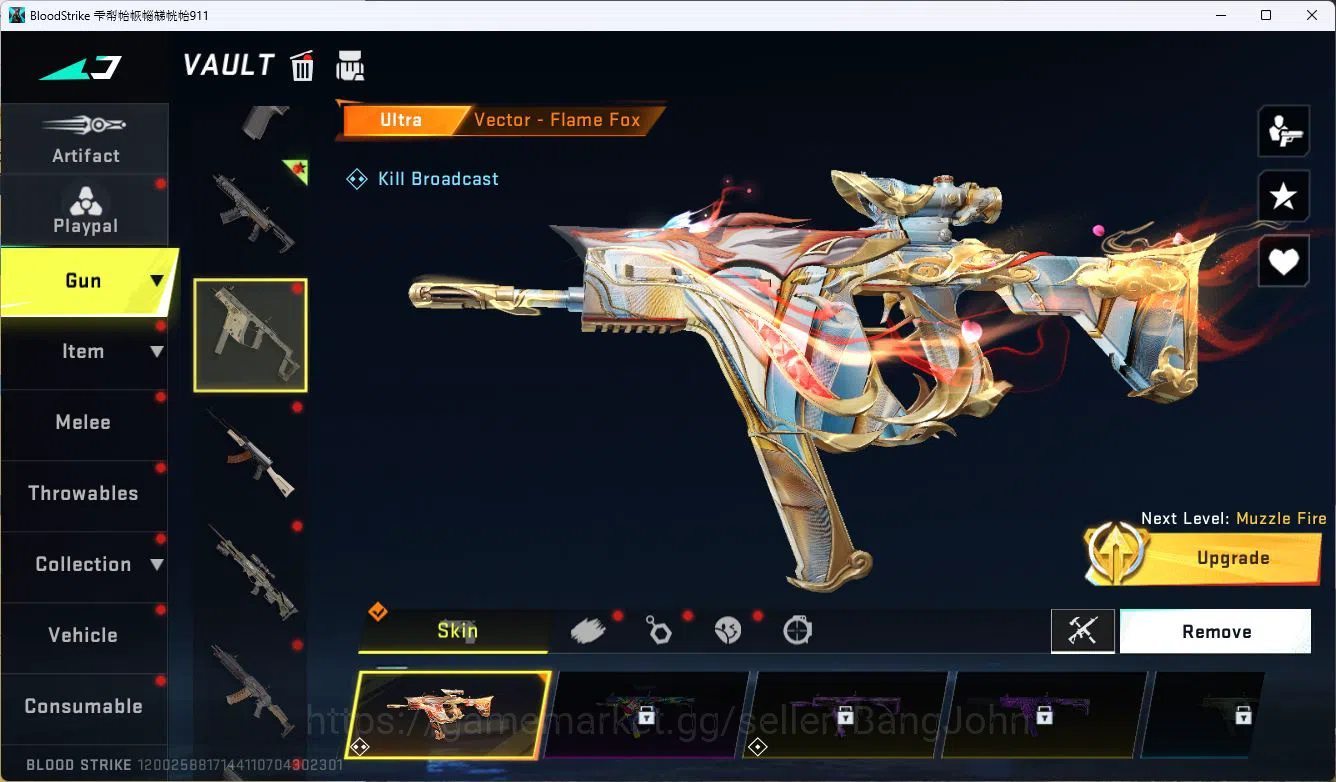Click the crossed weapons inspect icon beside Remove
This screenshot has height=782, width=1336.
point(1083,631)
